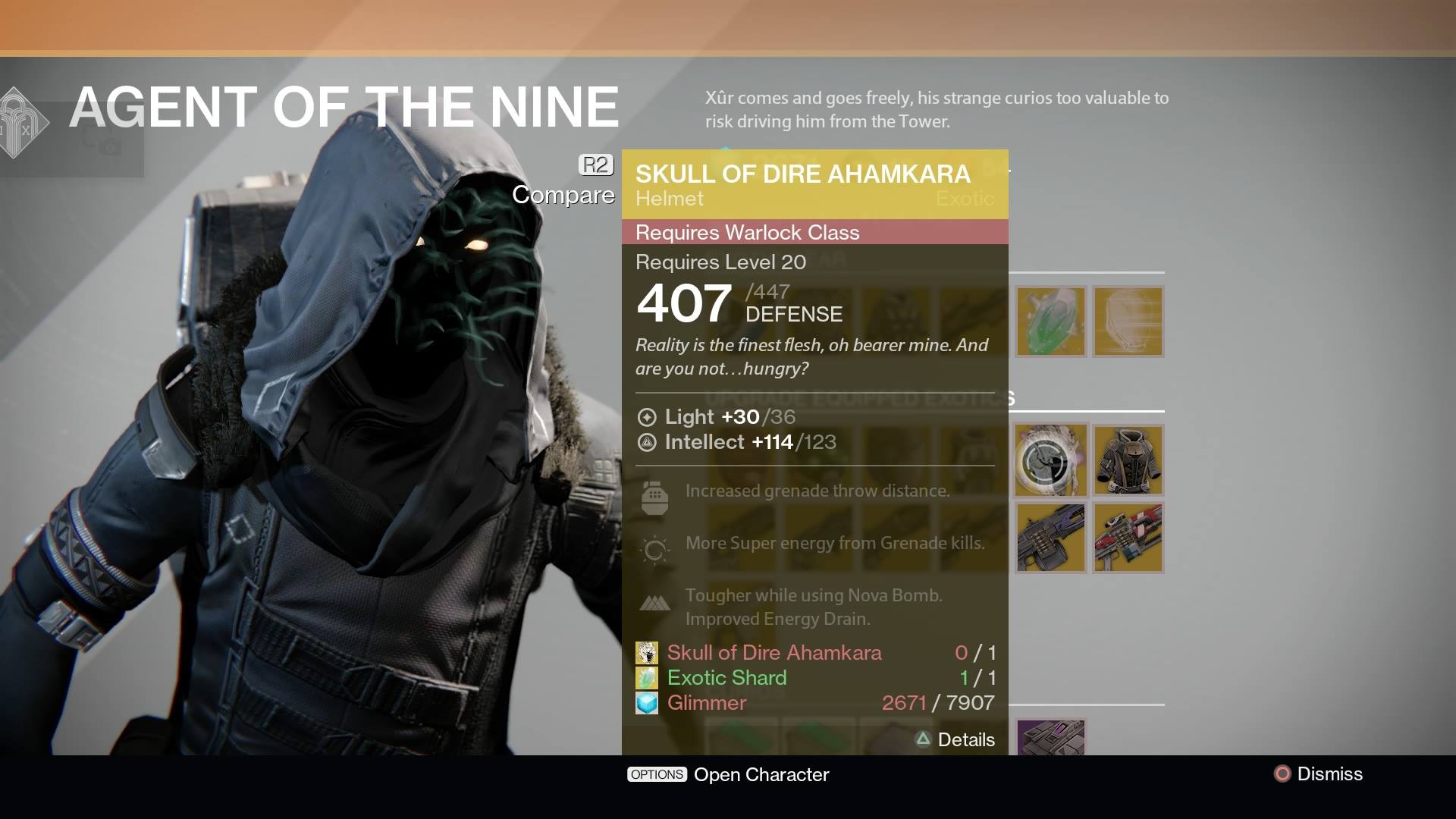Click the grenade throw distance perk icon
The height and width of the screenshot is (819, 1456).
(x=655, y=497)
